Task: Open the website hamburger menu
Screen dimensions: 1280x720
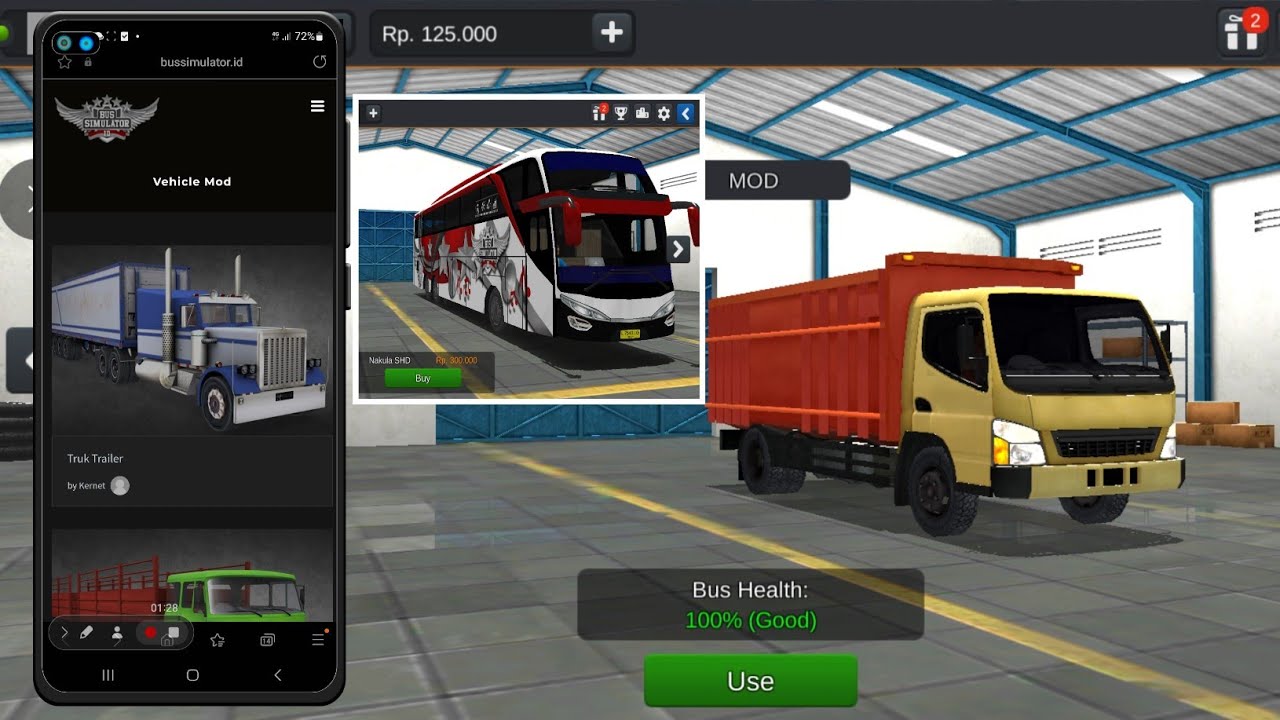Action: pyautogui.click(x=317, y=105)
